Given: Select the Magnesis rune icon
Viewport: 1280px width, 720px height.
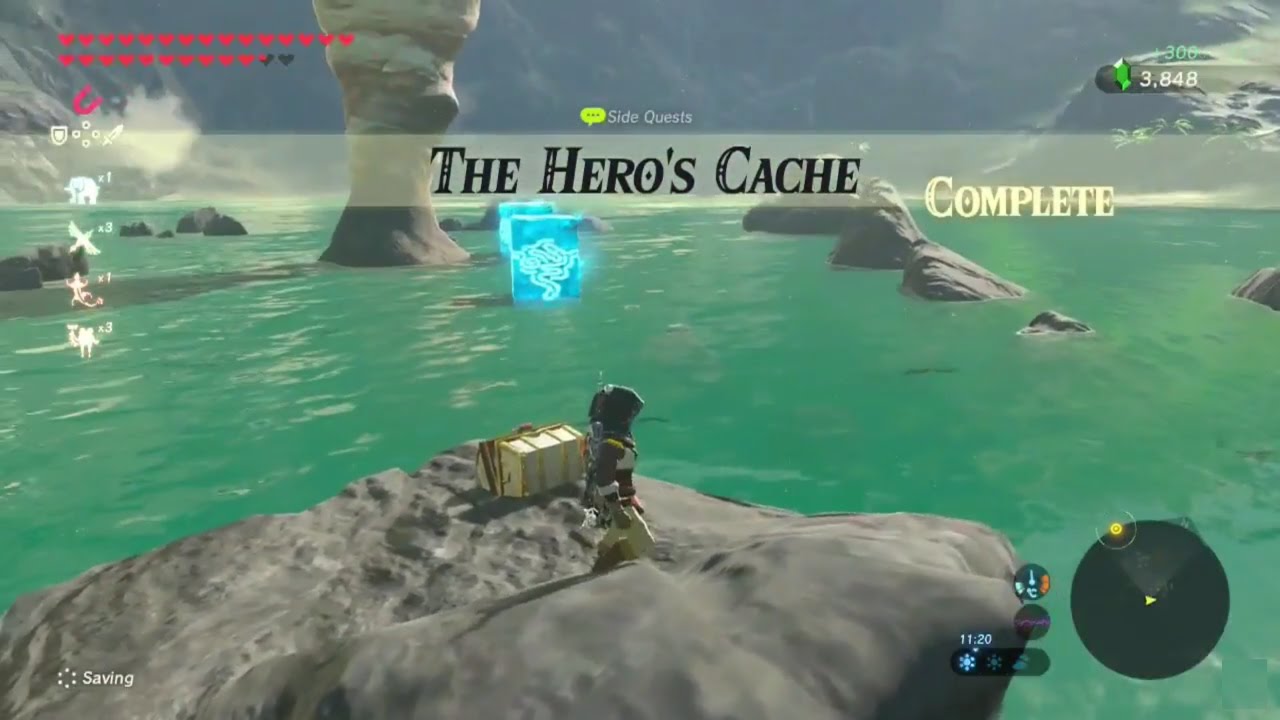Looking at the screenshot, I should coord(88,100).
